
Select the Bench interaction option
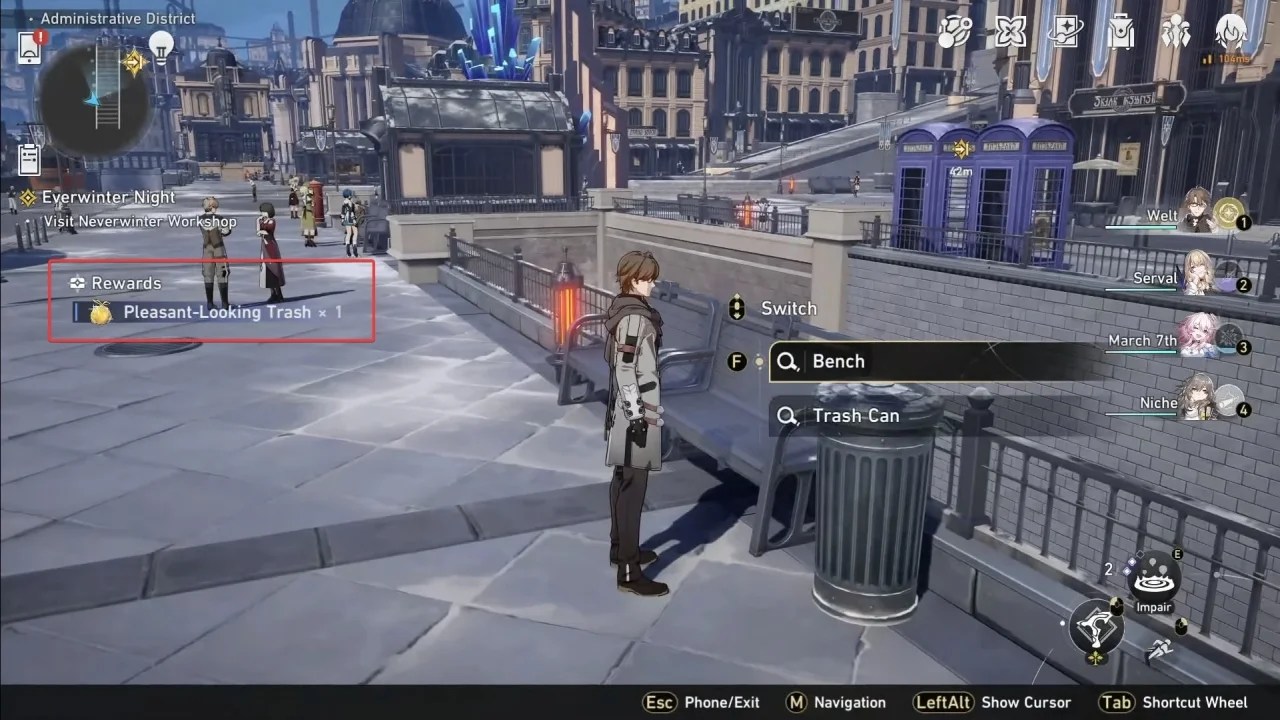coord(840,361)
